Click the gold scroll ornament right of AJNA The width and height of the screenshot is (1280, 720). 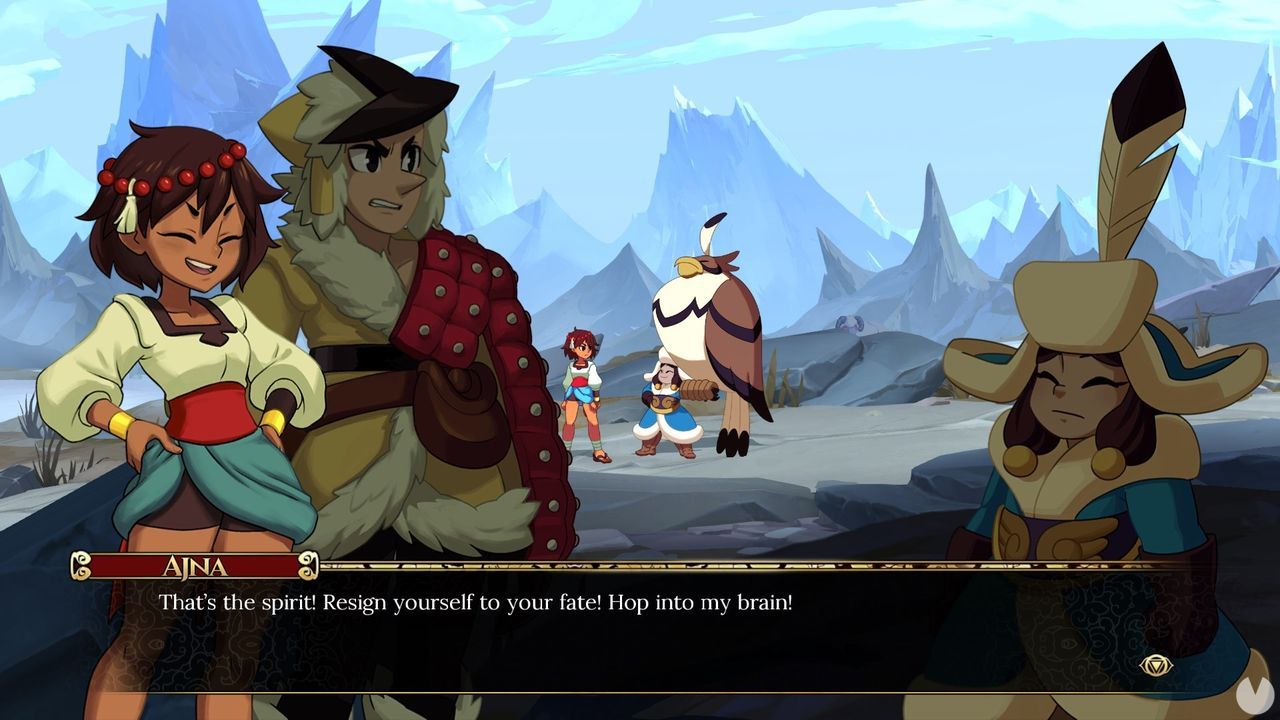pyautogui.click(x=310, y=565)
